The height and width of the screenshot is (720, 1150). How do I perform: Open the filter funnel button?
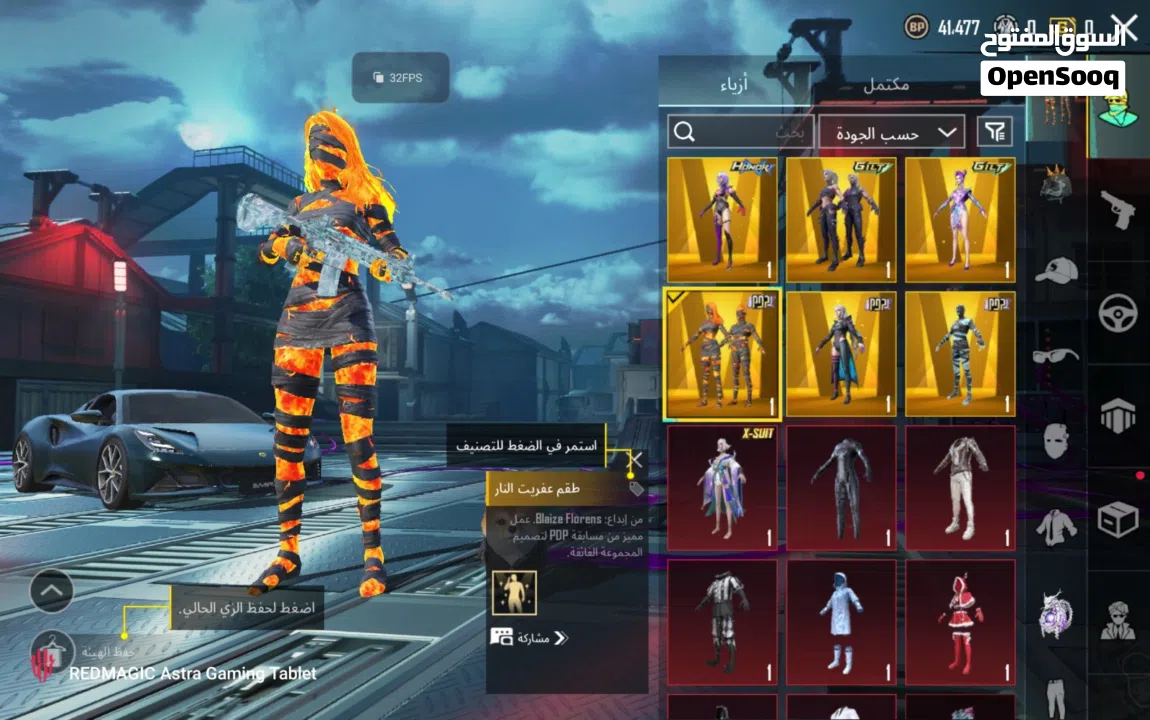tap(995, 131)
